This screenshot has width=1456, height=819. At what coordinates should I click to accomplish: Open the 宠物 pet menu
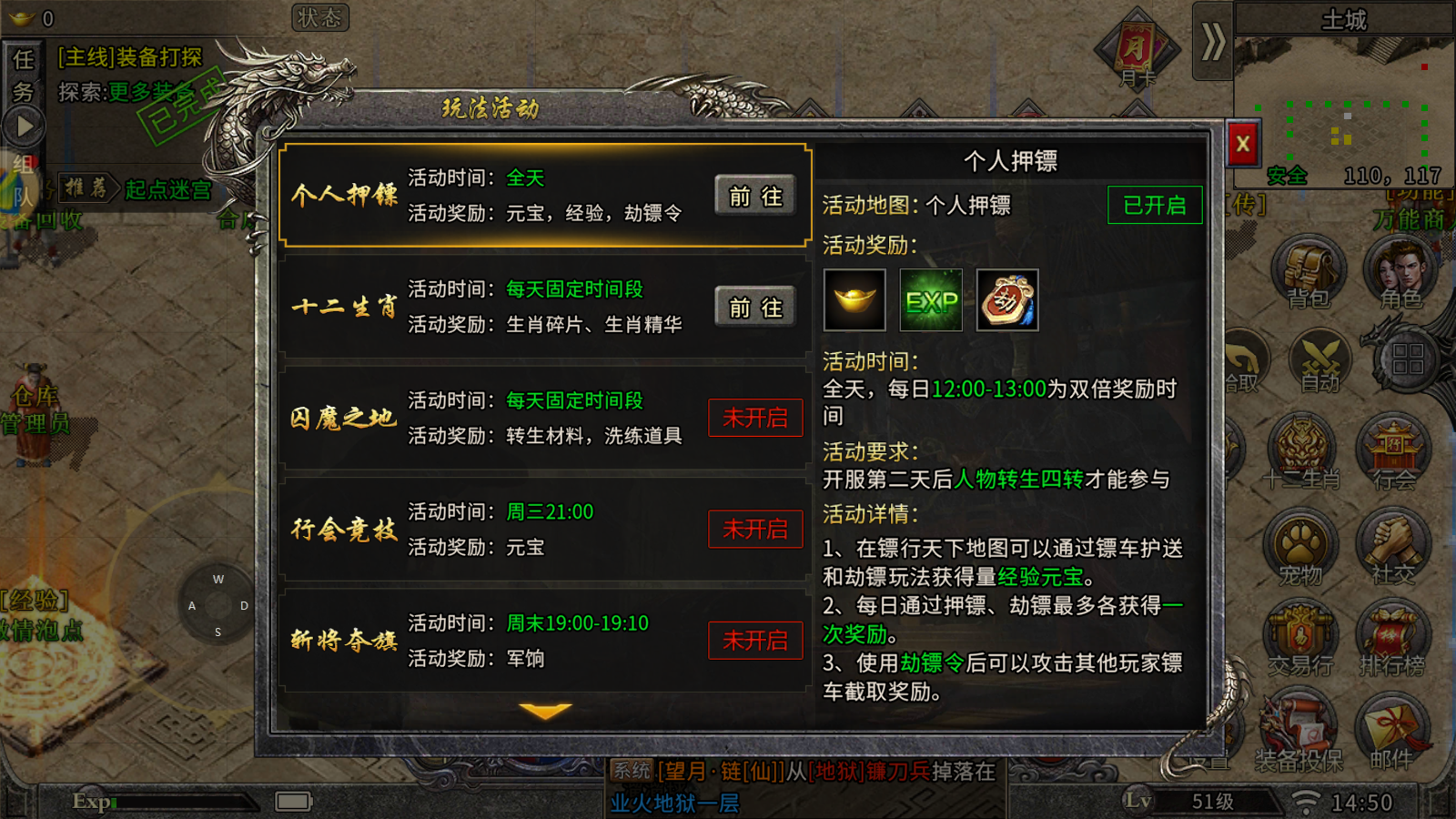(1300, 546)
